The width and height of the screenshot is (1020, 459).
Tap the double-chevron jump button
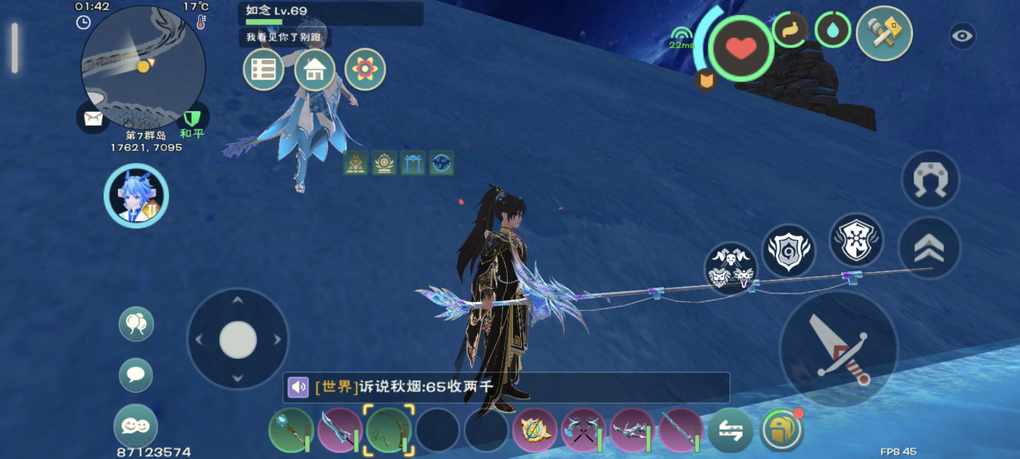[929, 247]
